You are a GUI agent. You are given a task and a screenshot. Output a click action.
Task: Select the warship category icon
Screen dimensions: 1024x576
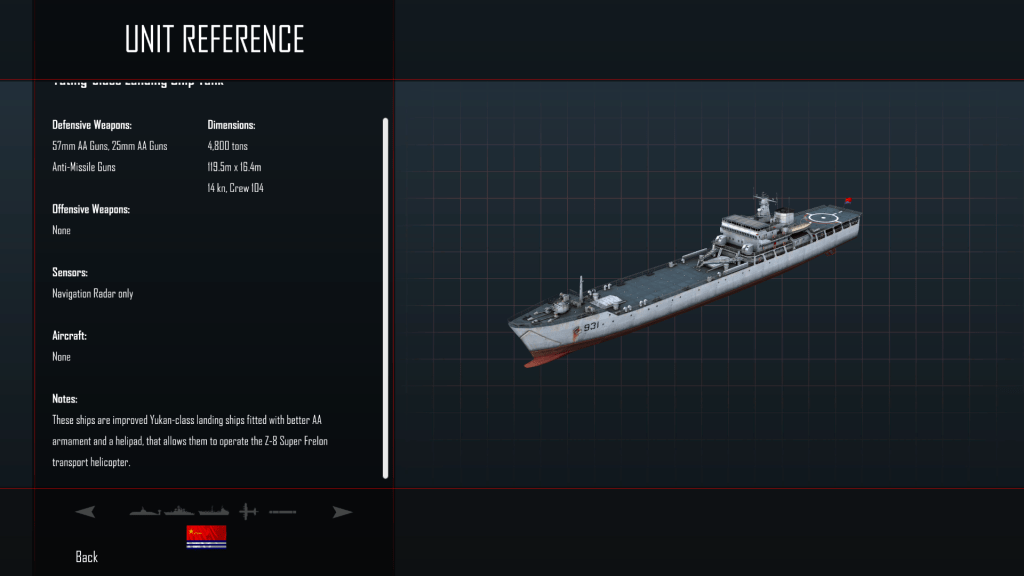coord(180,512)
